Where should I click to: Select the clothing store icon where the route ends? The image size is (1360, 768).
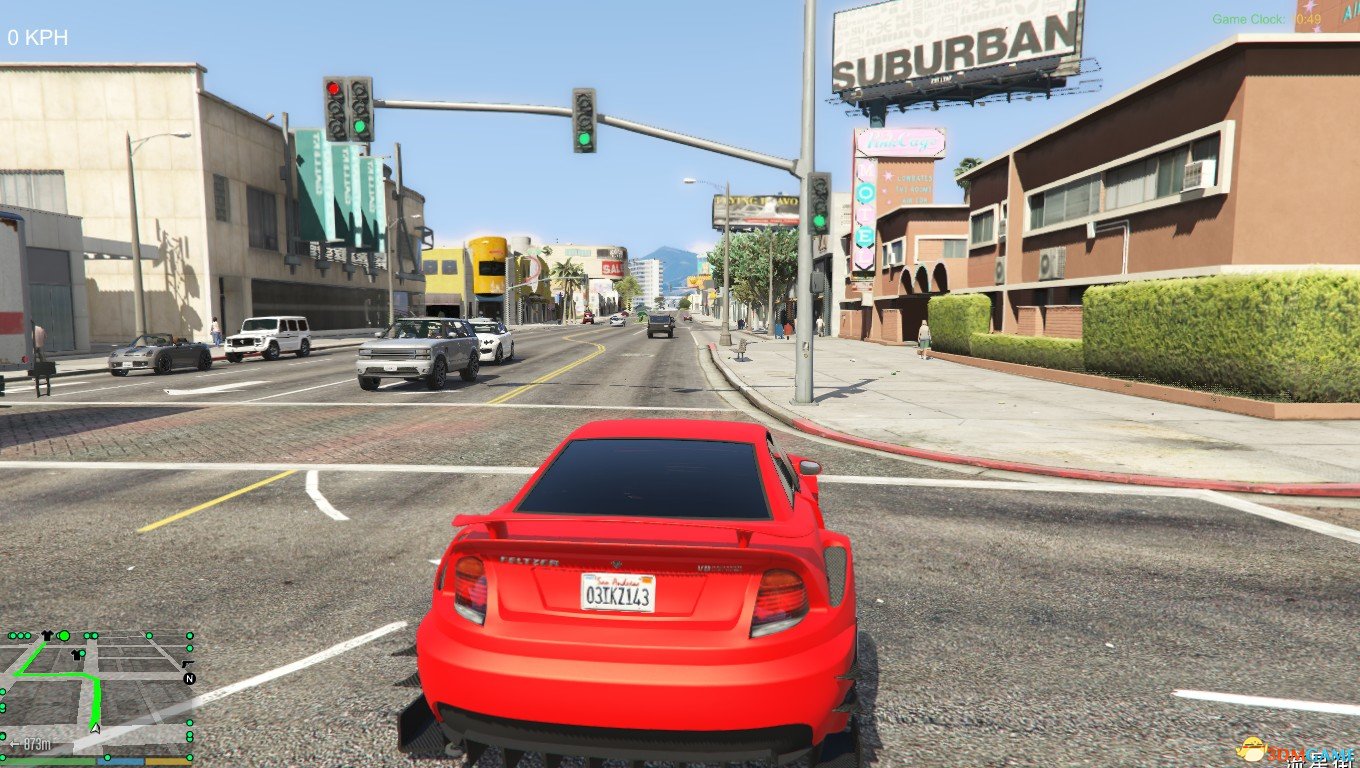click(45, 636)
